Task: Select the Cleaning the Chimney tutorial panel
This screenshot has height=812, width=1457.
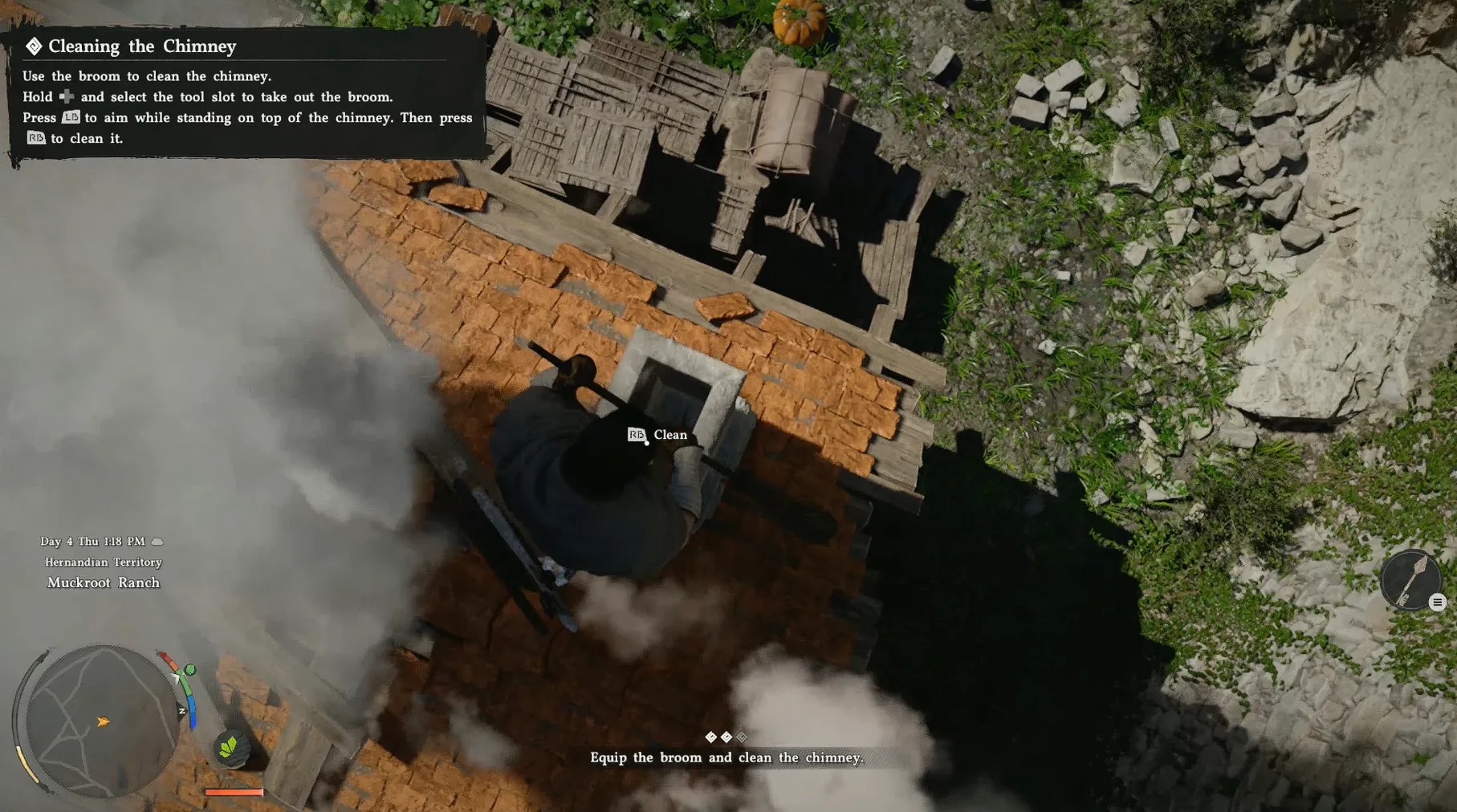Action: (247, 93)
